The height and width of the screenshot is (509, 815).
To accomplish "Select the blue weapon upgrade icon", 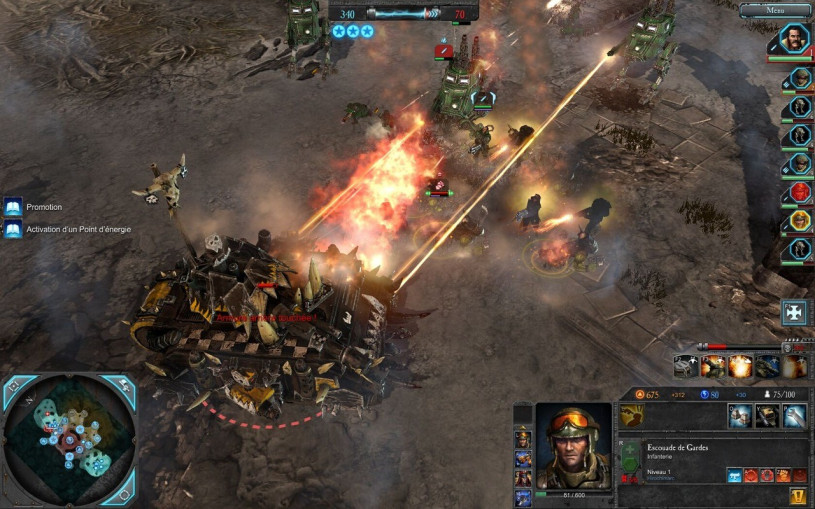I will coord(735,475).
